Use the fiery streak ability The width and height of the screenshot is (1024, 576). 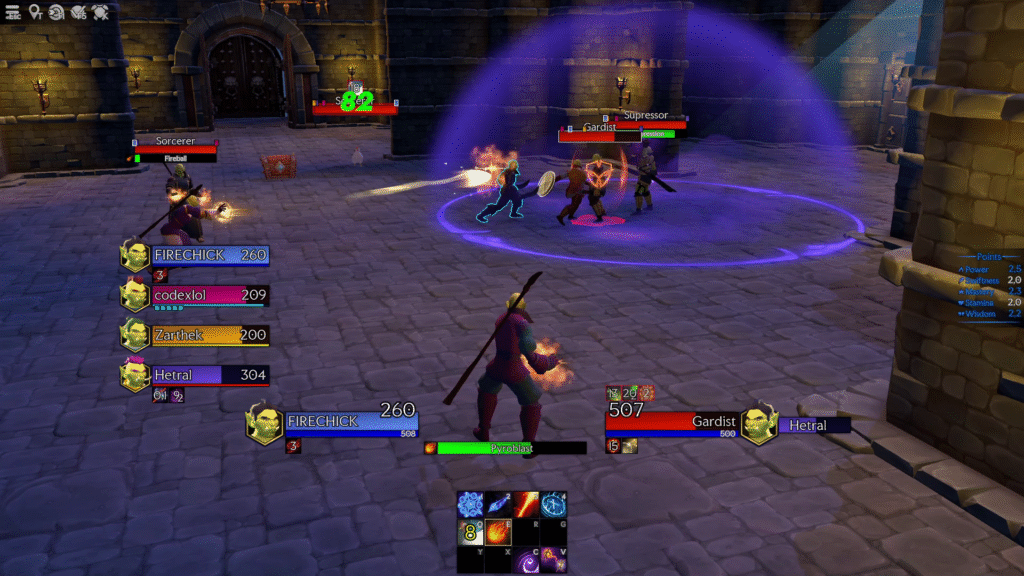tap(526, 504)
